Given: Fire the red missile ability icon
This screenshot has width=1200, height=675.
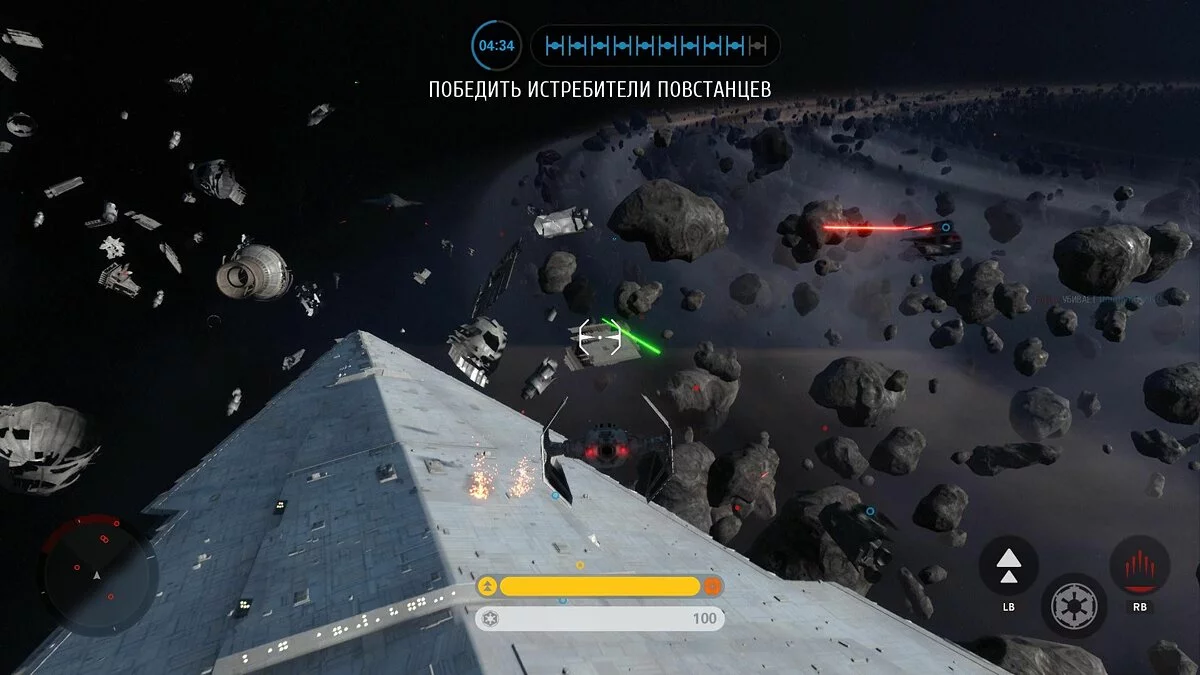Looking at the screenshot, I should [1140, 565].
